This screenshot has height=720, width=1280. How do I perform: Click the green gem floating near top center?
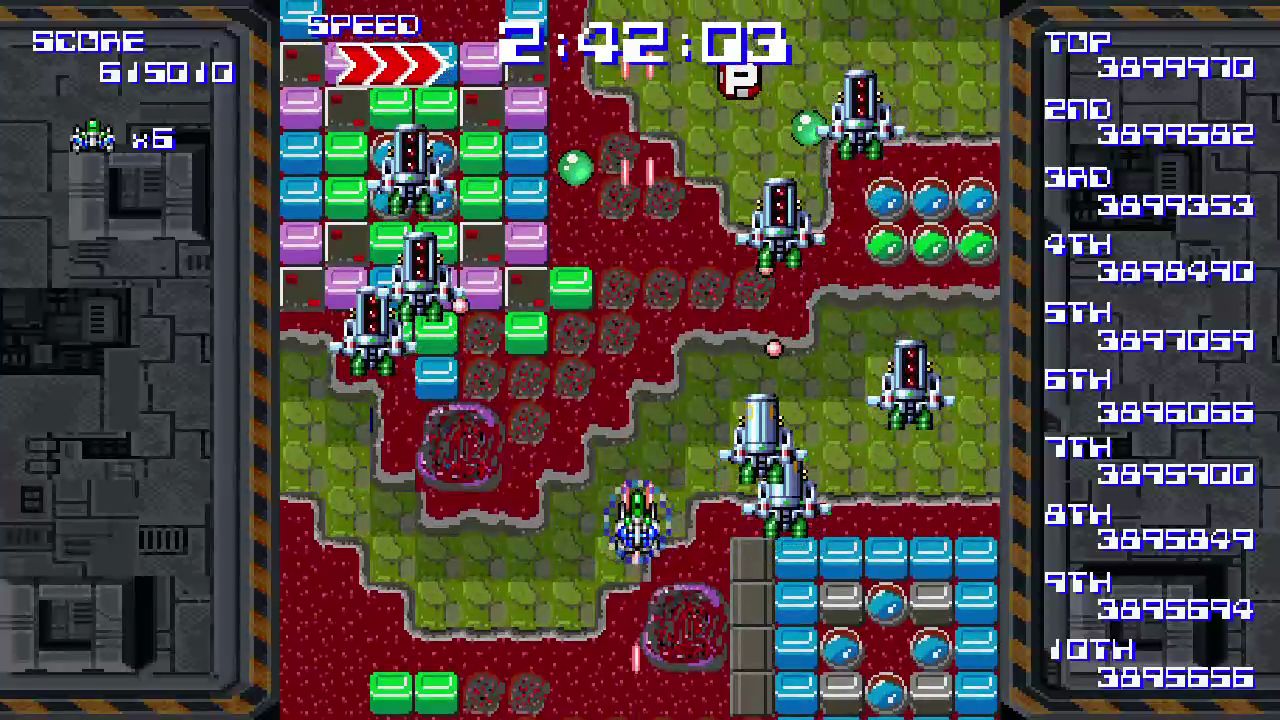tap(575, 168)
